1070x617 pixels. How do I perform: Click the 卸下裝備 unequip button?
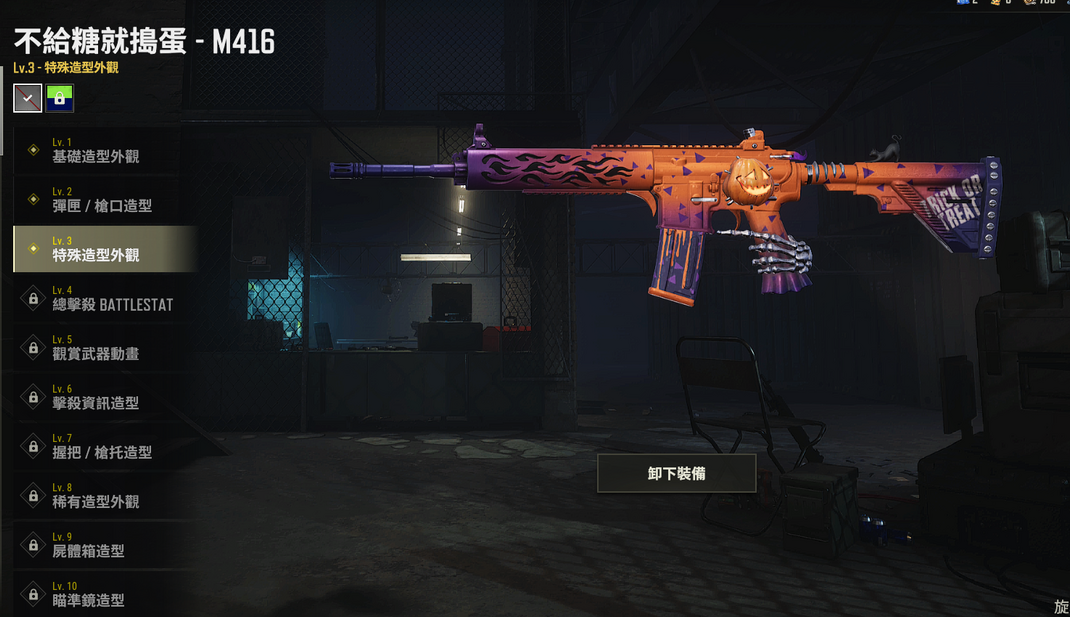(676, 473)
